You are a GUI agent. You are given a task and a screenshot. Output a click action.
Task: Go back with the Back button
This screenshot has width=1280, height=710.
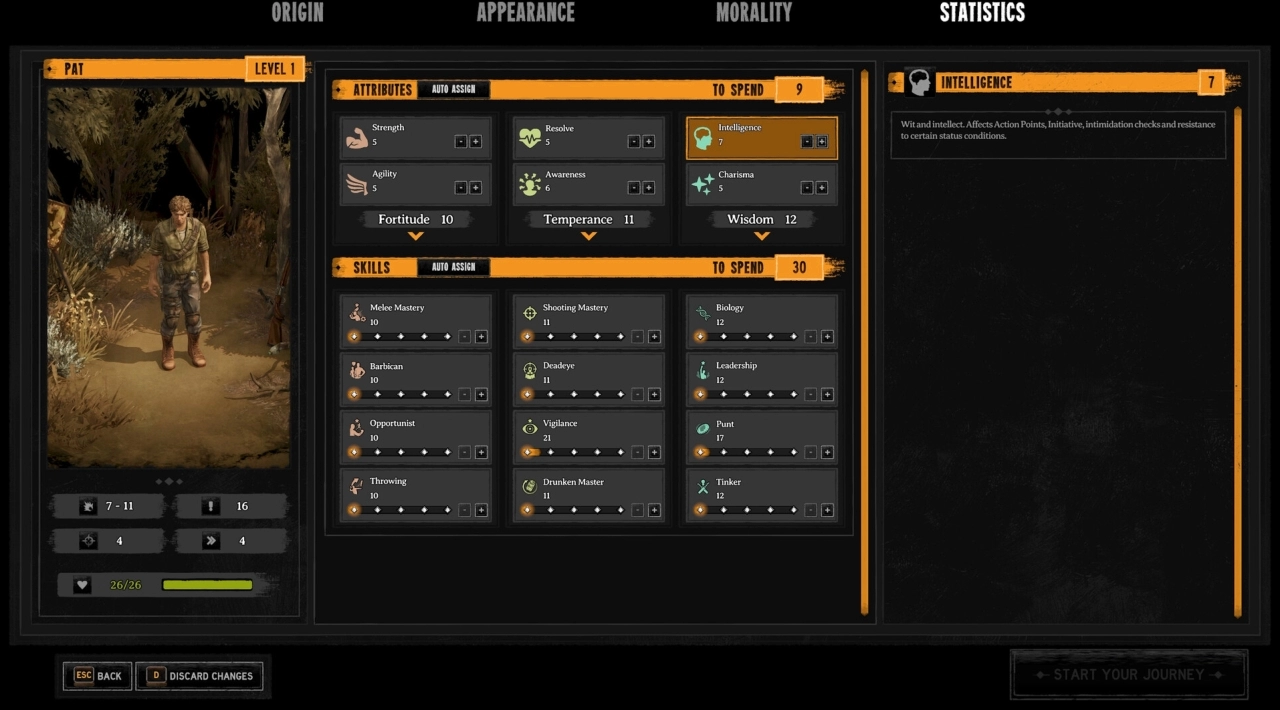click(x=97, y=676)
